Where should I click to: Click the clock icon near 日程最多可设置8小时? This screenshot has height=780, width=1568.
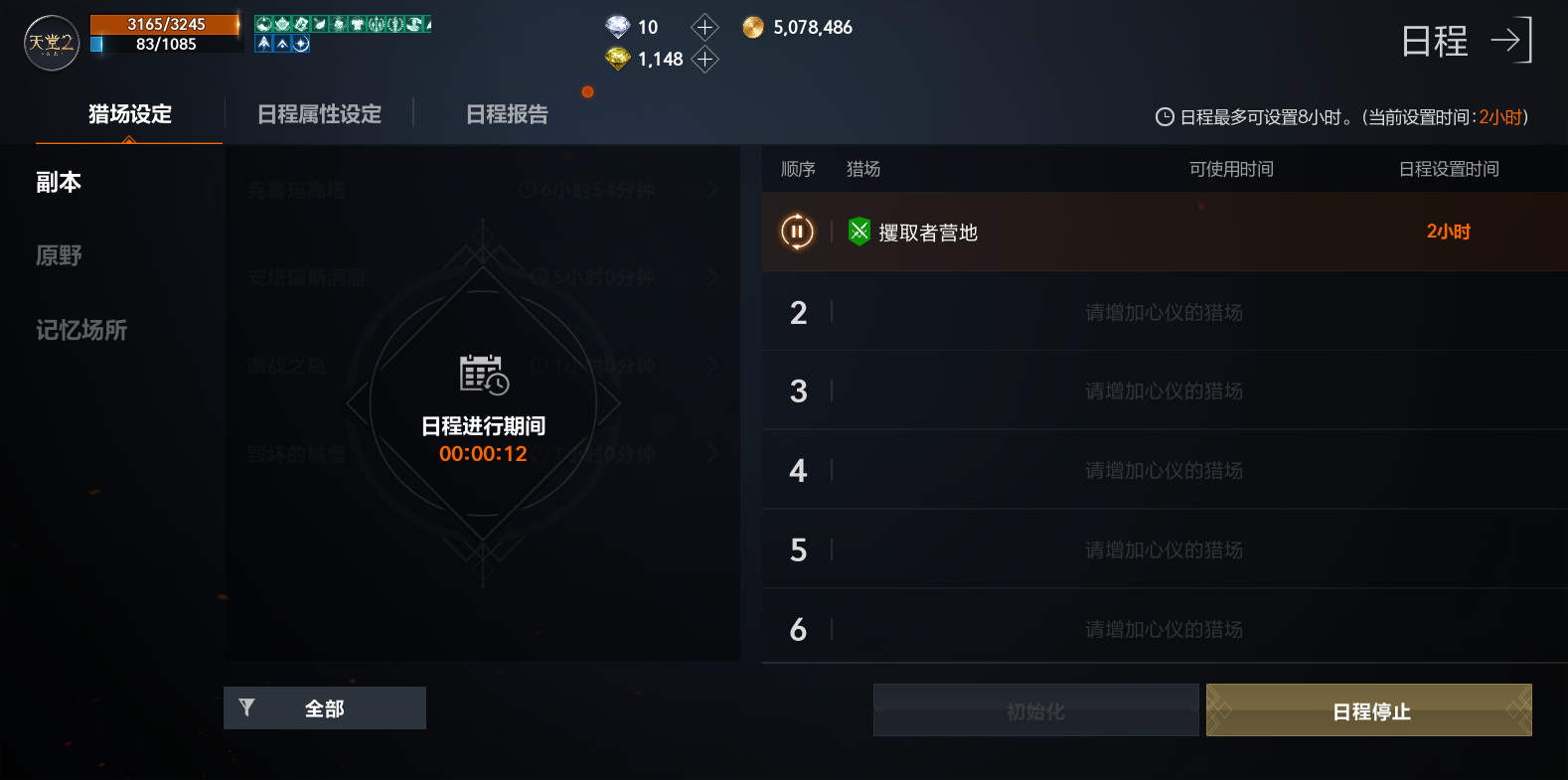click(1165, 116)
